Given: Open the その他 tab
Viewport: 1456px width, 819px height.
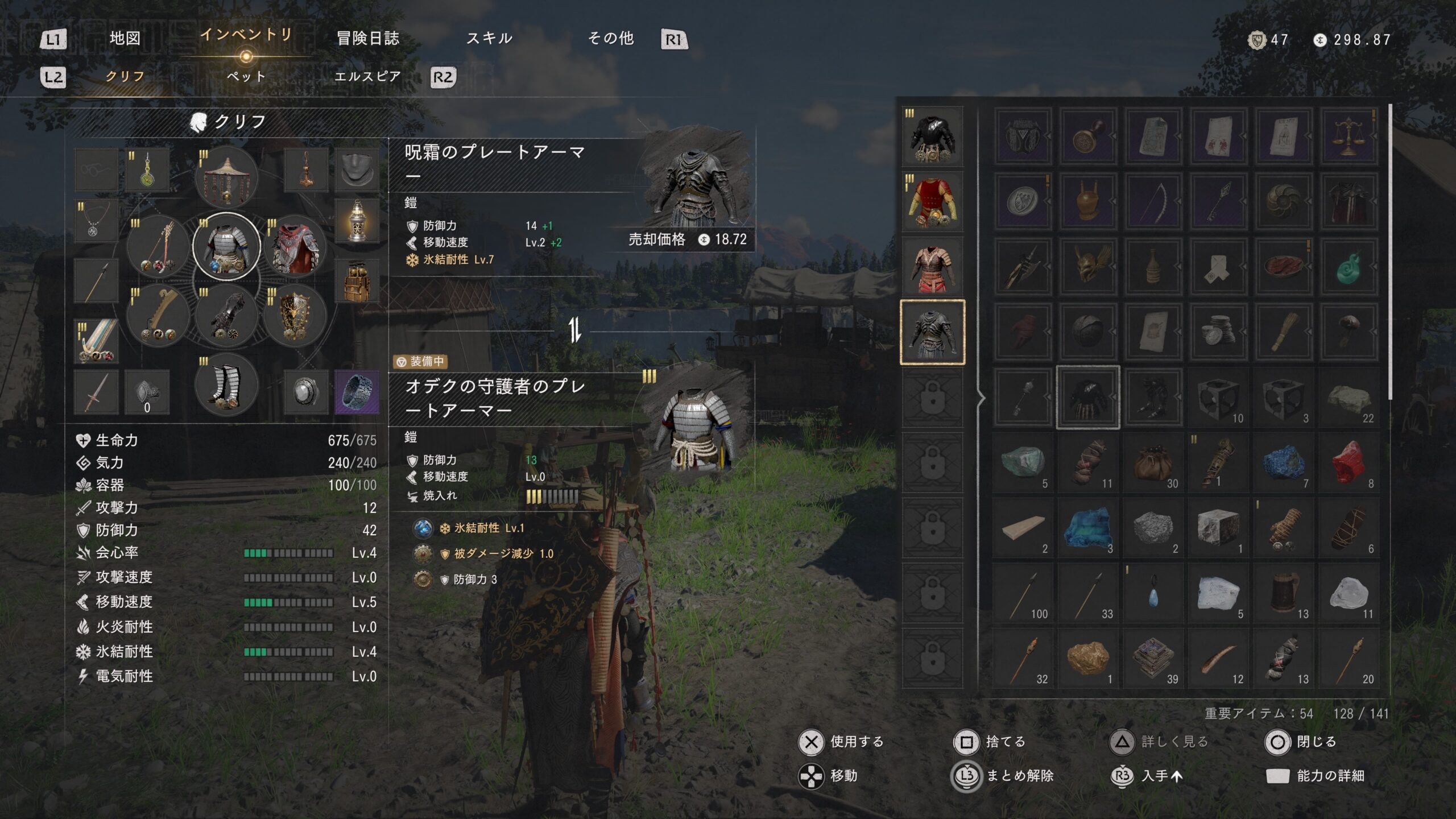Looking at the screenshot, I should coord(611,39).
